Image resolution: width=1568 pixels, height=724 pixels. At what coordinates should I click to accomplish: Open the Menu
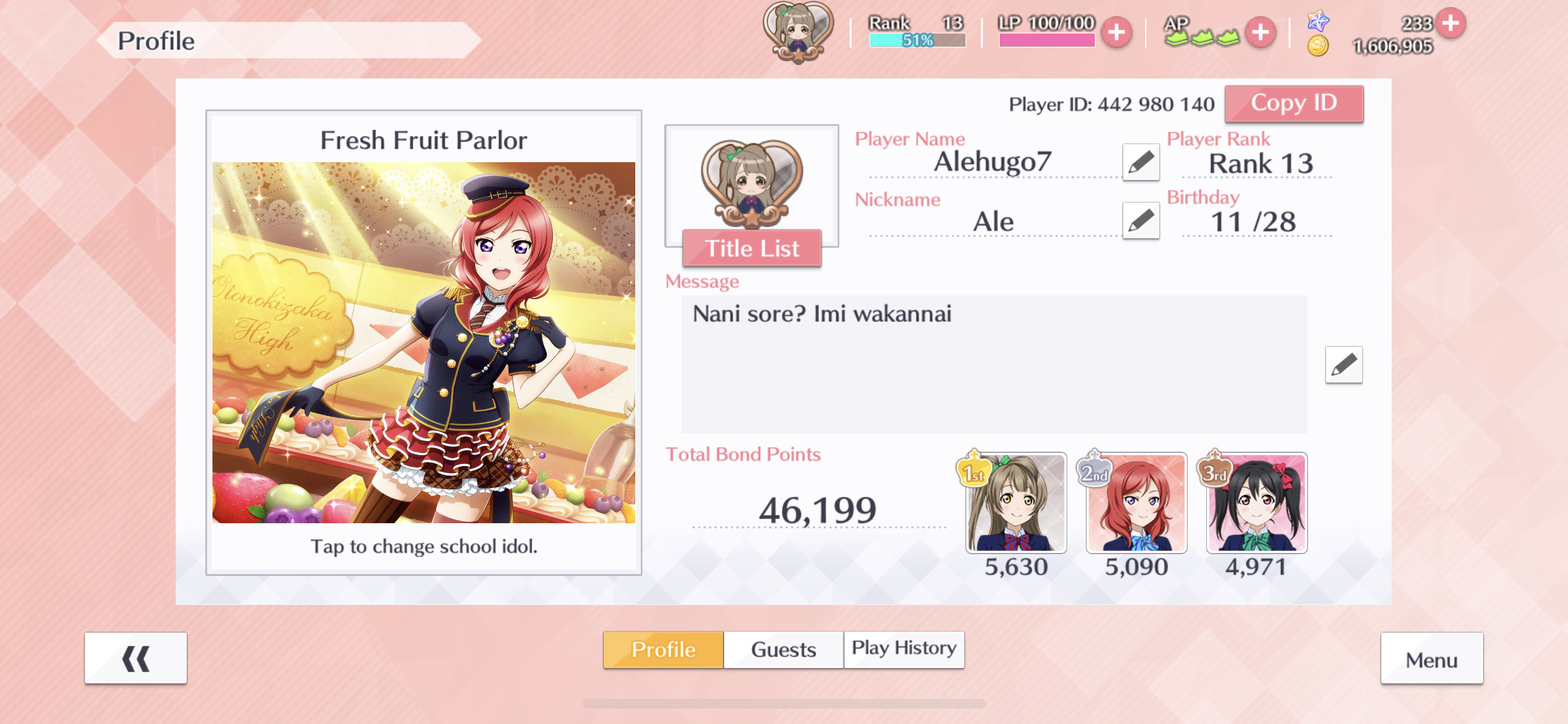point(1432,659)
